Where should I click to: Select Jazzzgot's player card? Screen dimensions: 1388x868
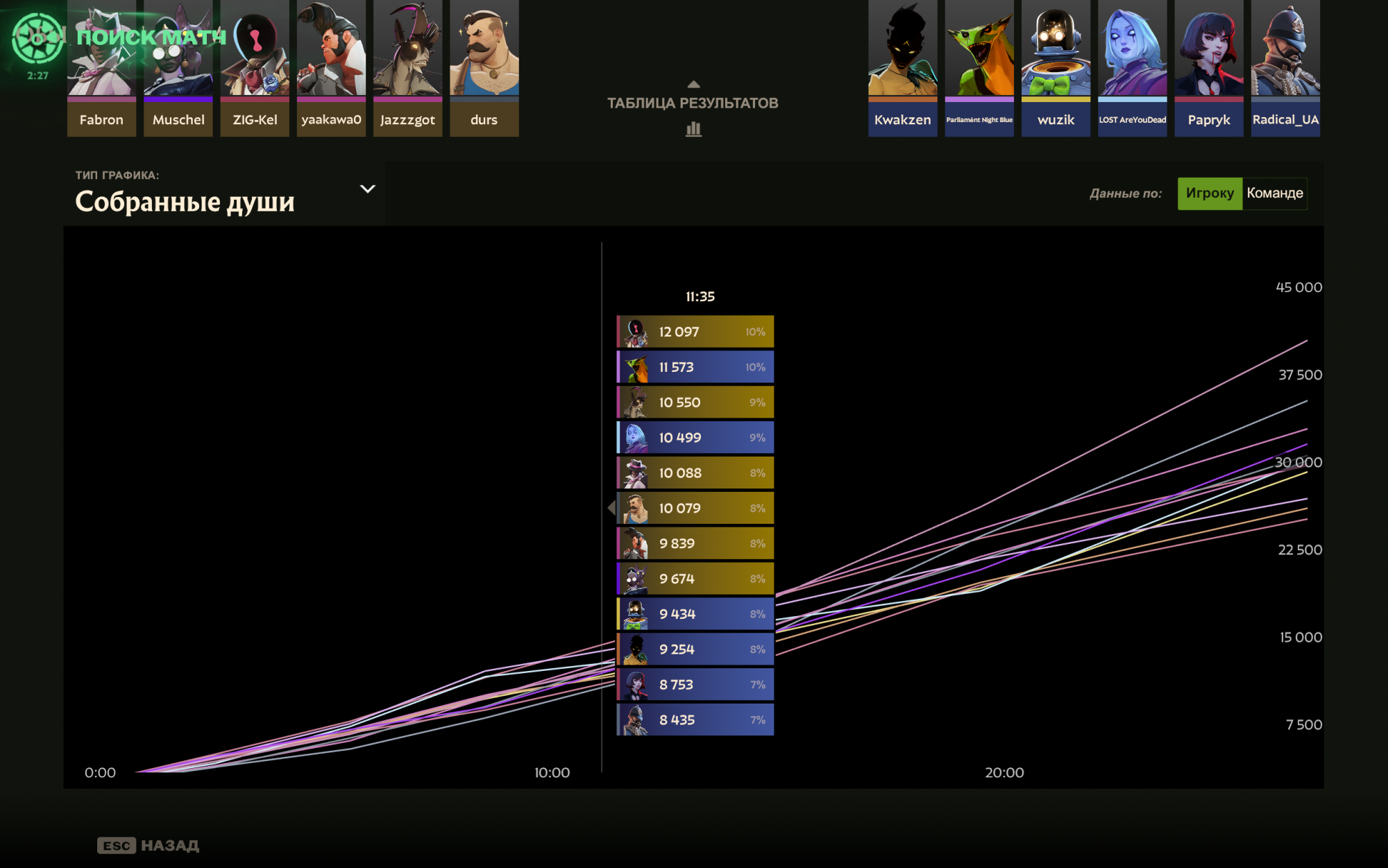point(407,68)
